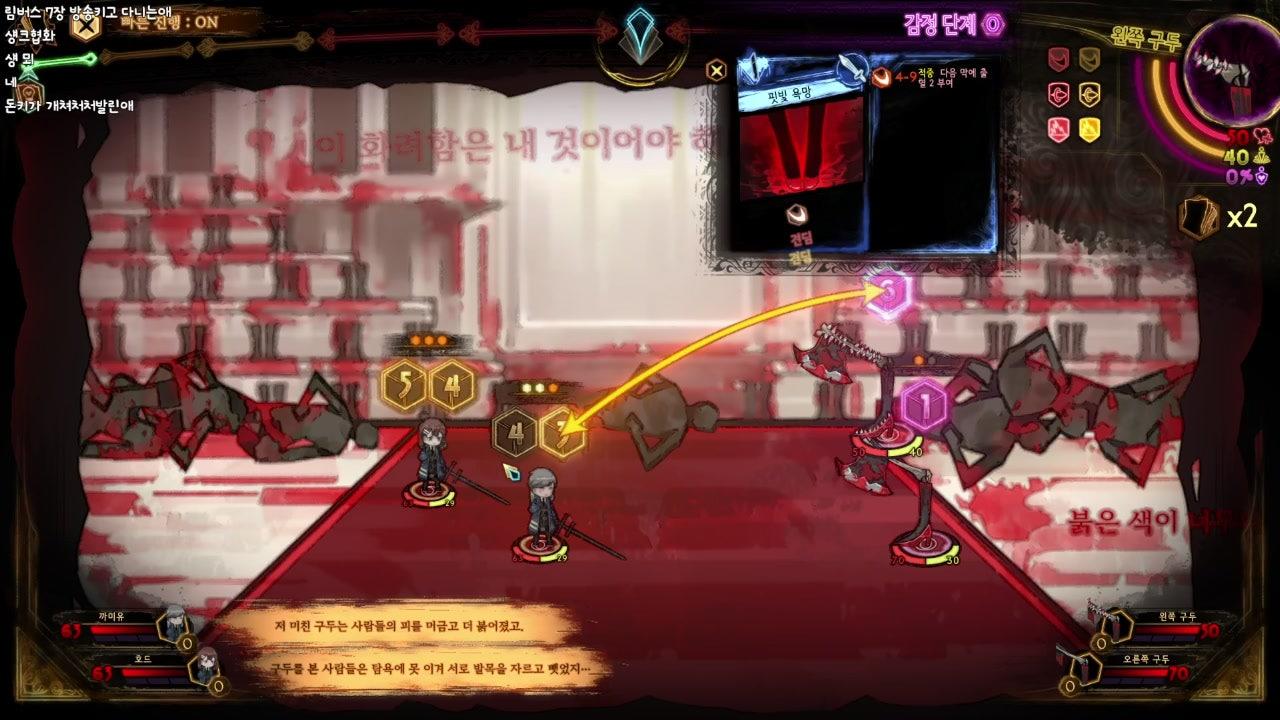Open the orange burn status effect icon
Image resolution: width=1280 pixels, height=720 pixels.
tap(880, 78)
